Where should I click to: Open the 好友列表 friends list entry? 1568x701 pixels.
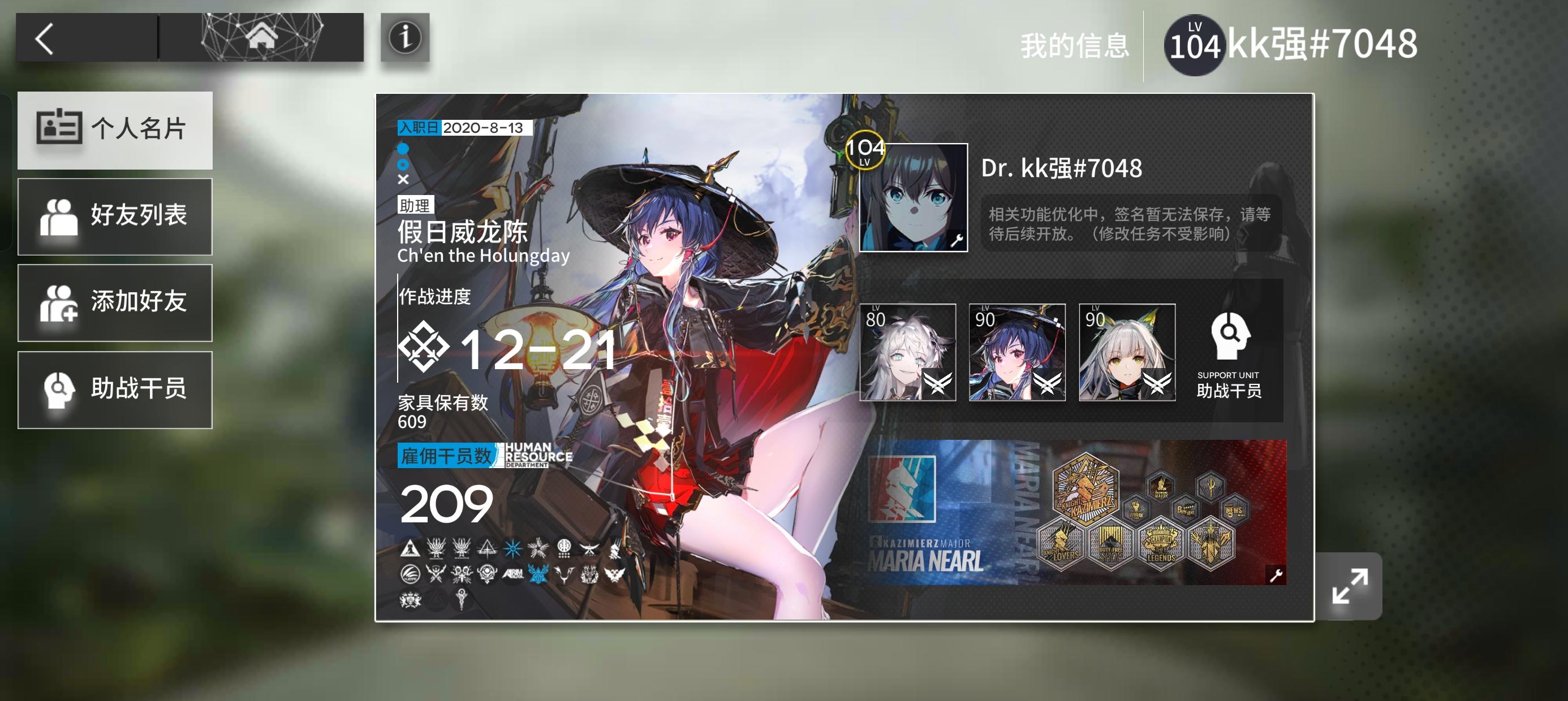pos(114,217)
